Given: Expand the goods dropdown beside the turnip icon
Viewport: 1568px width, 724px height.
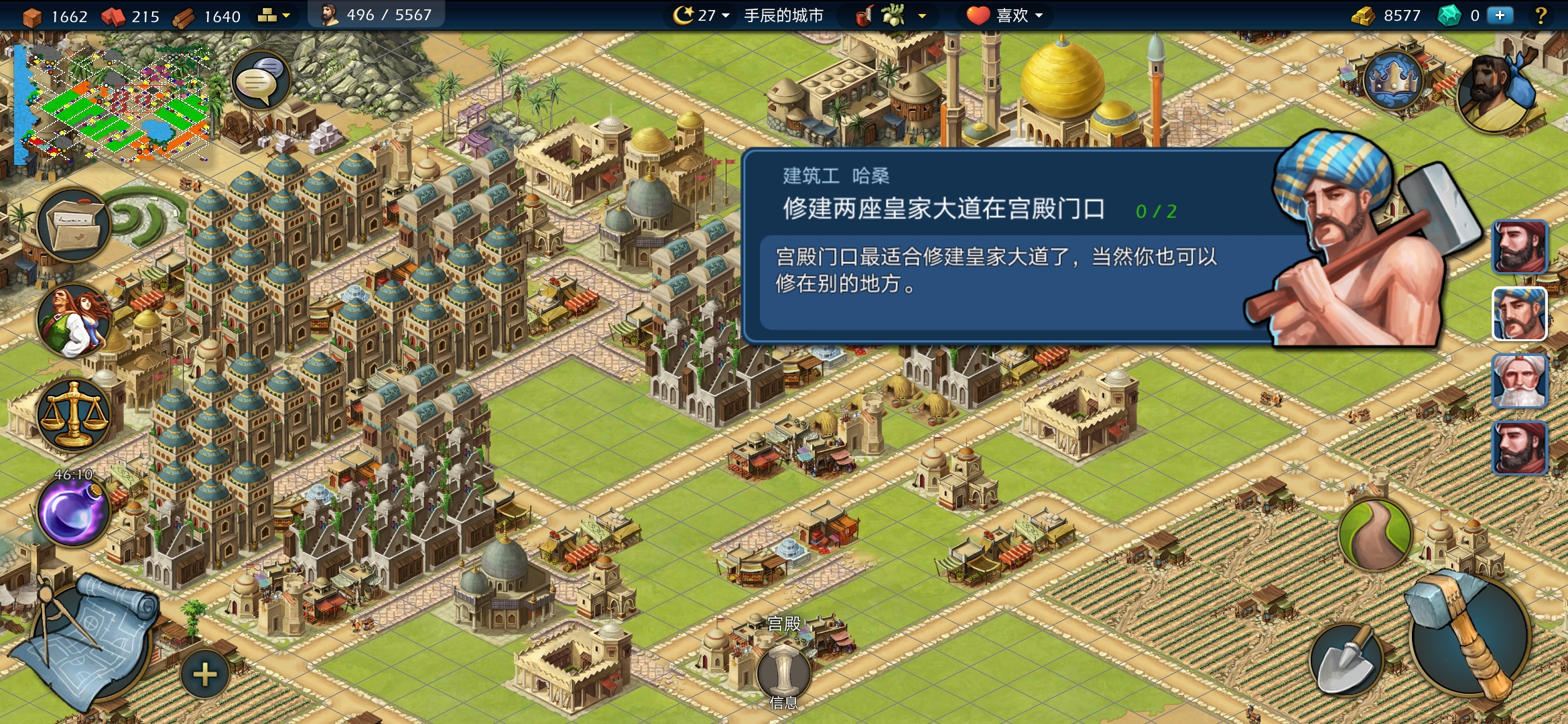Looking at the screenshot, I should click(x=921, y=15).
